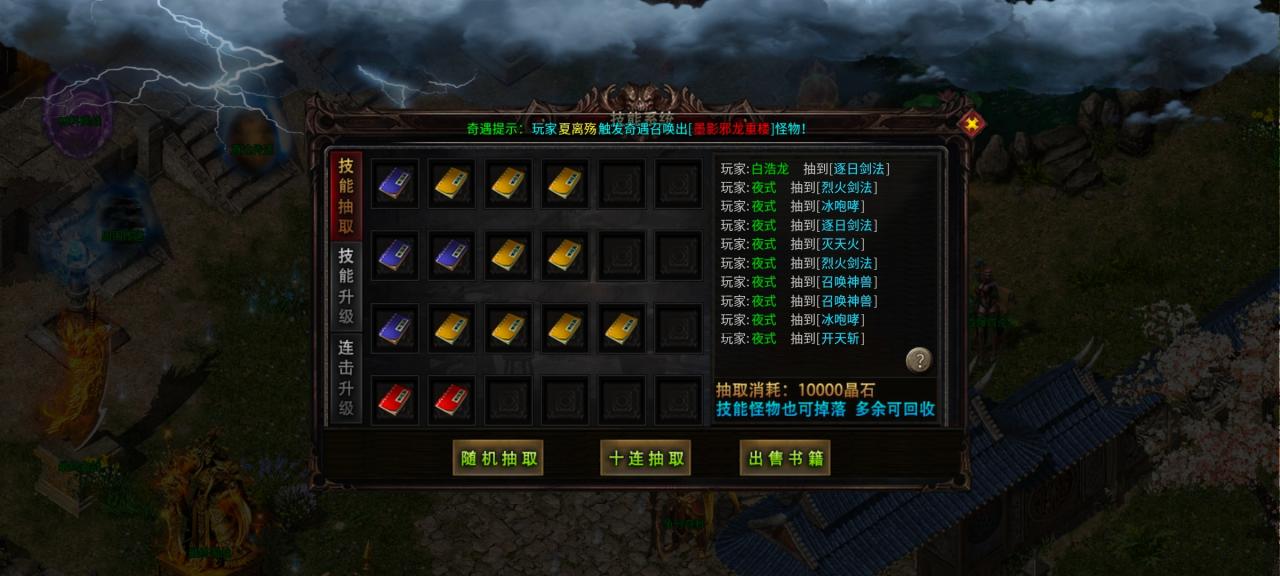The image size is (1280, 576).
Task: Select the 连击升级 tab
Action: (346, 378)
